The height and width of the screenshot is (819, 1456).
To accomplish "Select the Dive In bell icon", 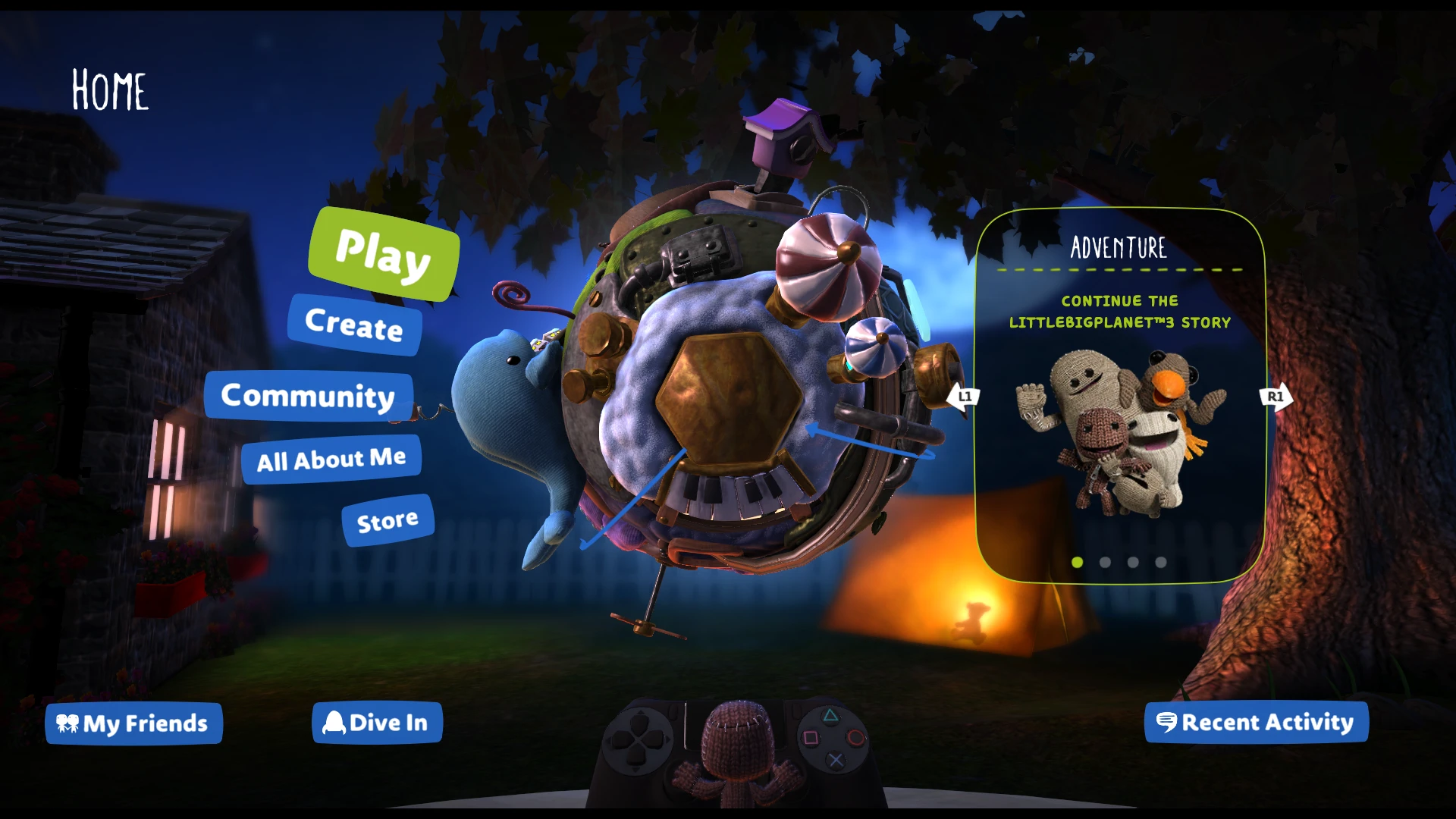I will 334,723.
